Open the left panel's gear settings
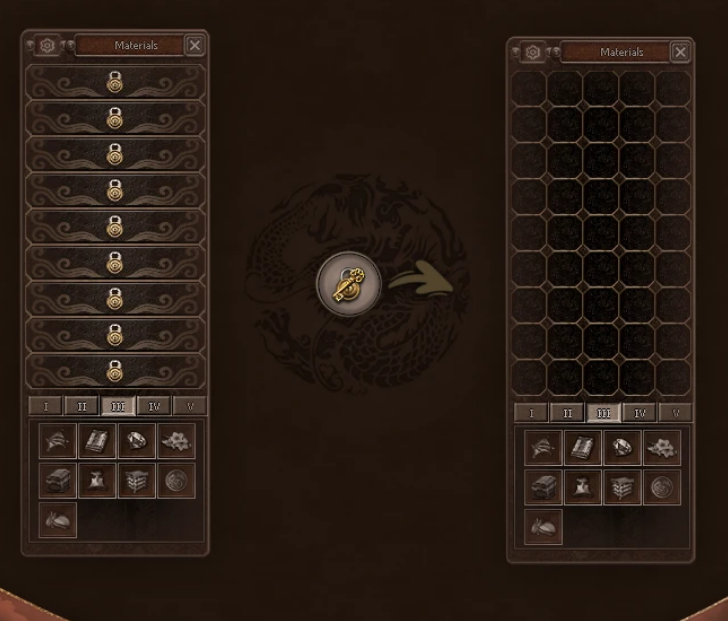The image size is (728, 621). [x=47, y=46]
